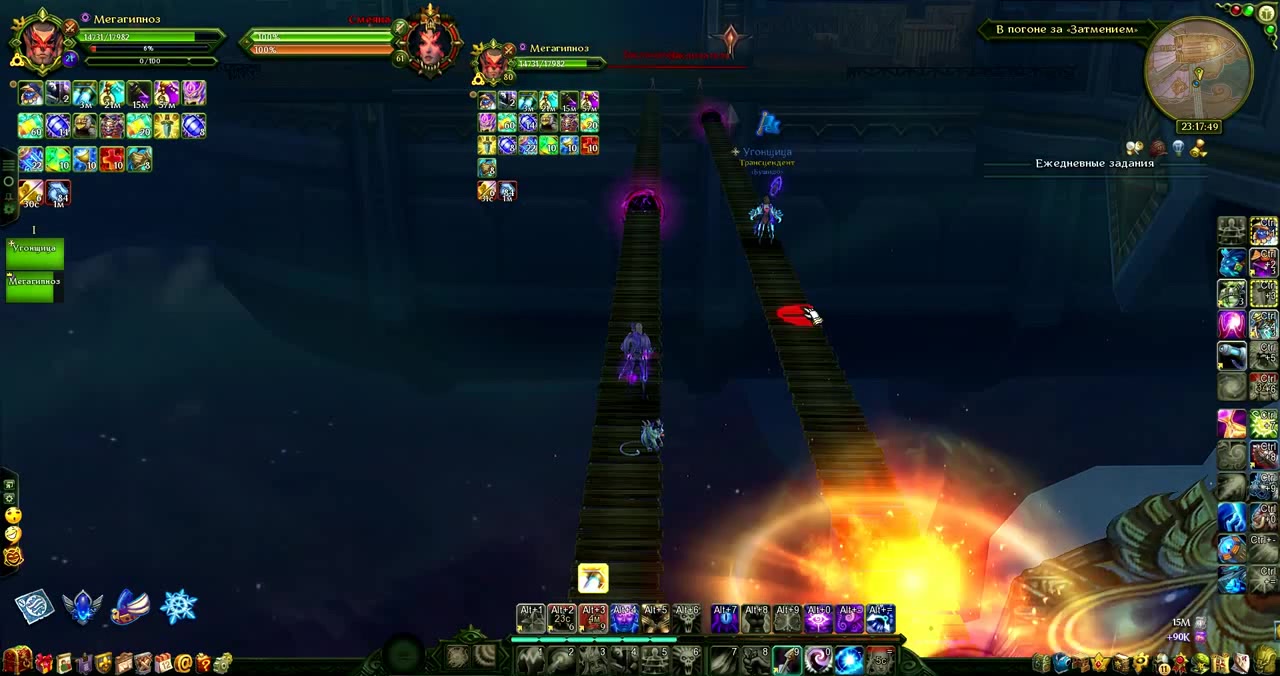This screenshot has height=676, width=1280.
Task: Click the light bulb hint icon
Action: 1178,148
